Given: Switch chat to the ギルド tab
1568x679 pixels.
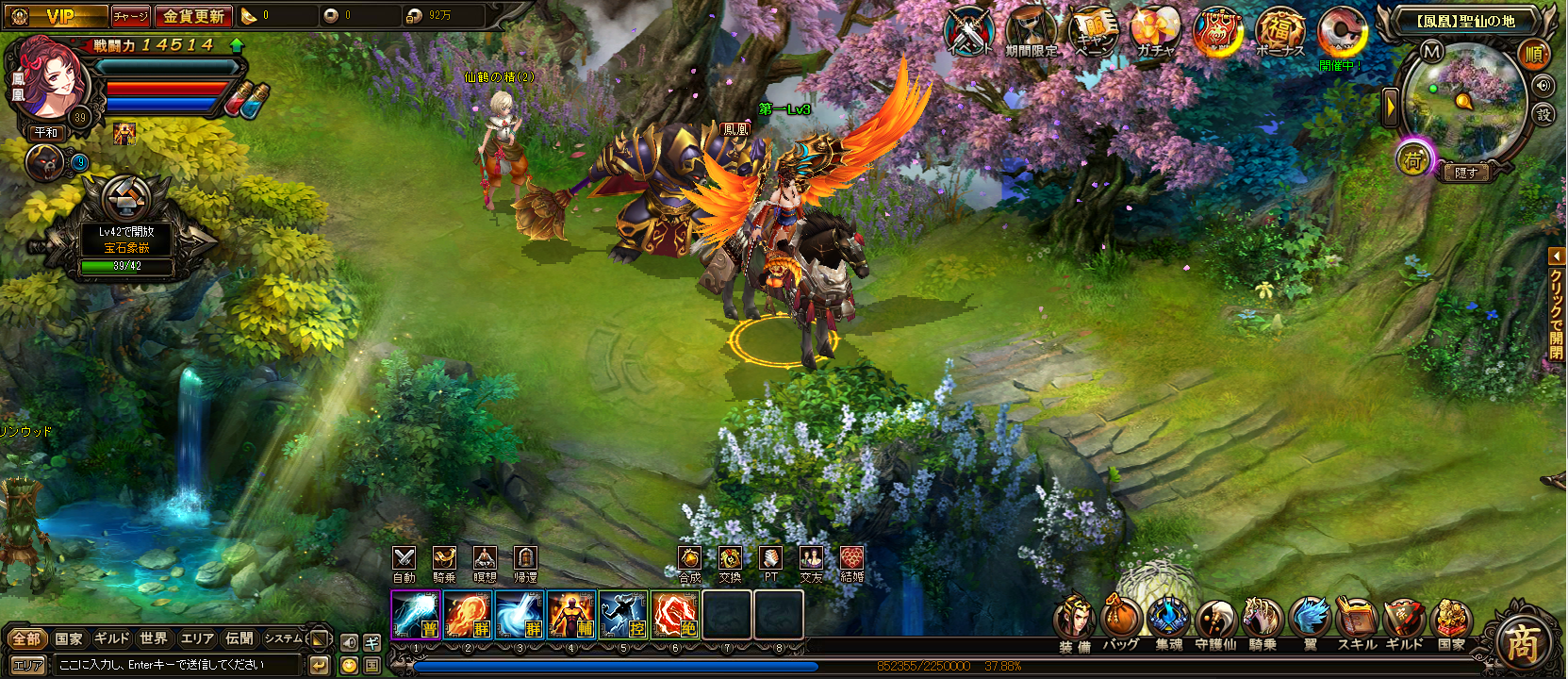Looking at the screenshot, I should coord(111,638).
